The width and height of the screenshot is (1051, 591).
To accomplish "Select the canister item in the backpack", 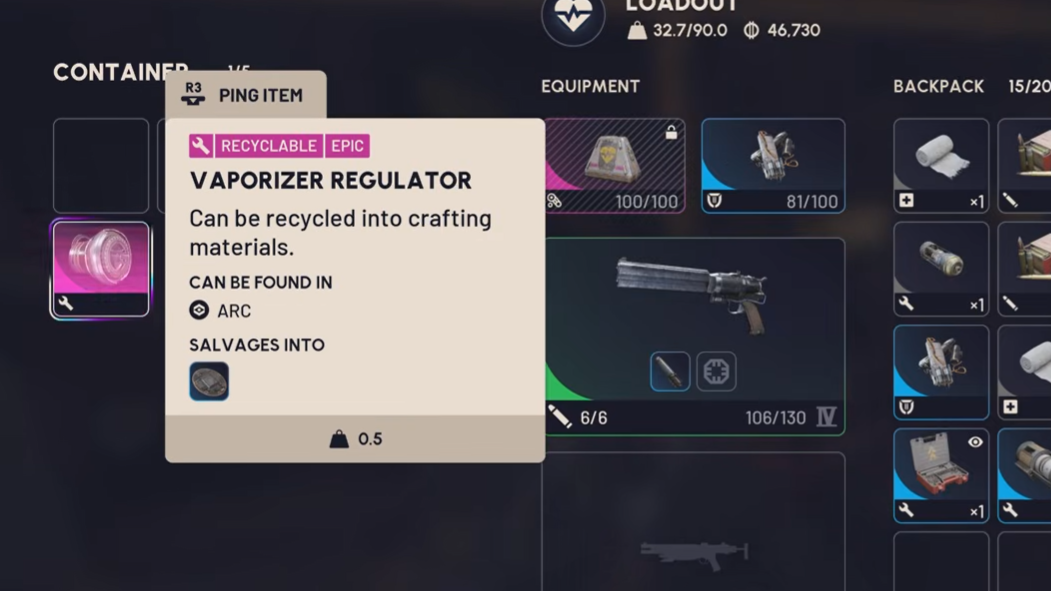I will pyautogui.click(x=941, y=268).
